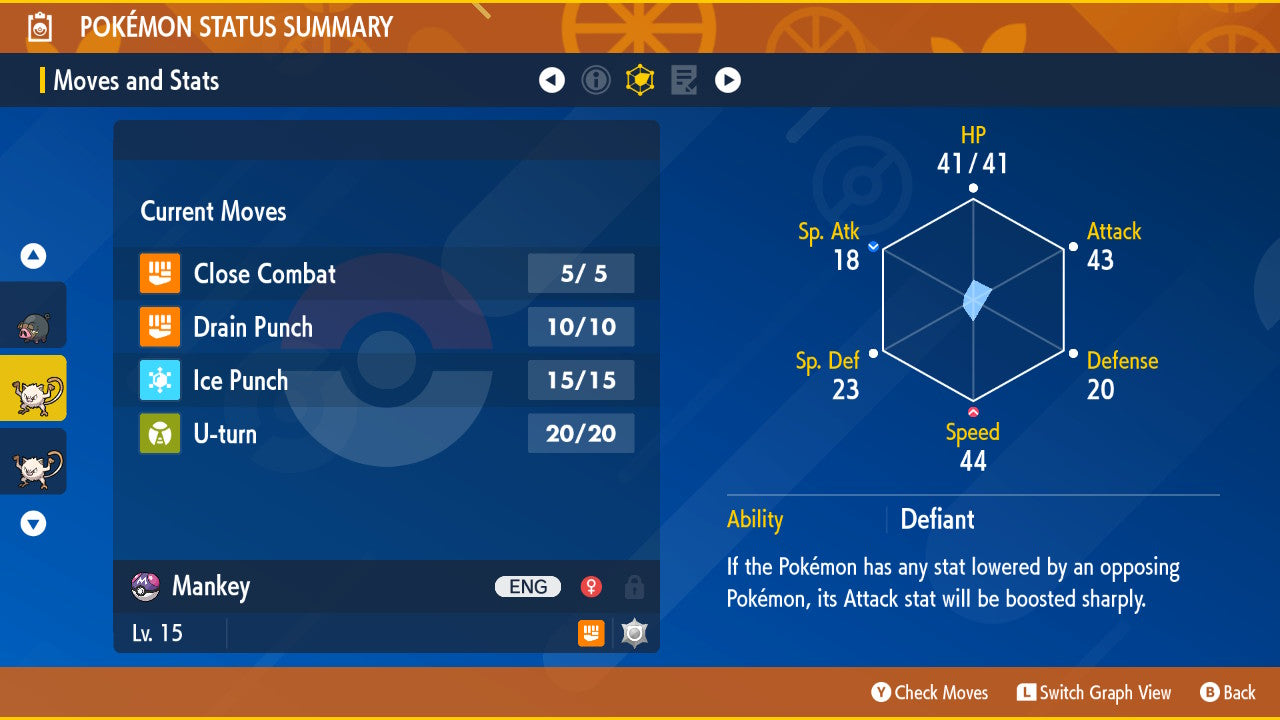Switch to the info page tab icon
The height and width of the screenshot is (720, 1280).
[596, 80]
